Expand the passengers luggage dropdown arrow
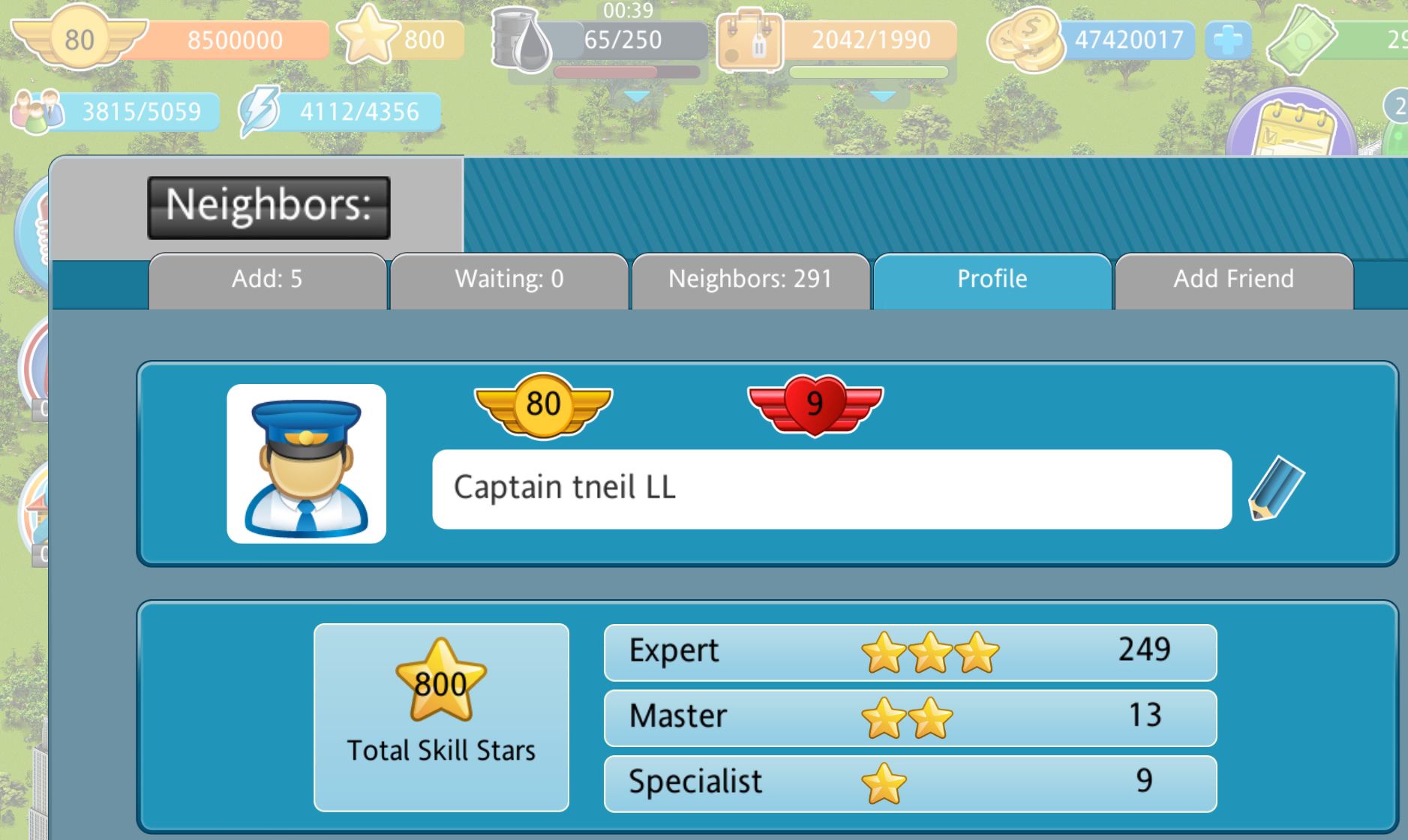The width and height of the screenshot is (1408, 840). tap(883, 97)
